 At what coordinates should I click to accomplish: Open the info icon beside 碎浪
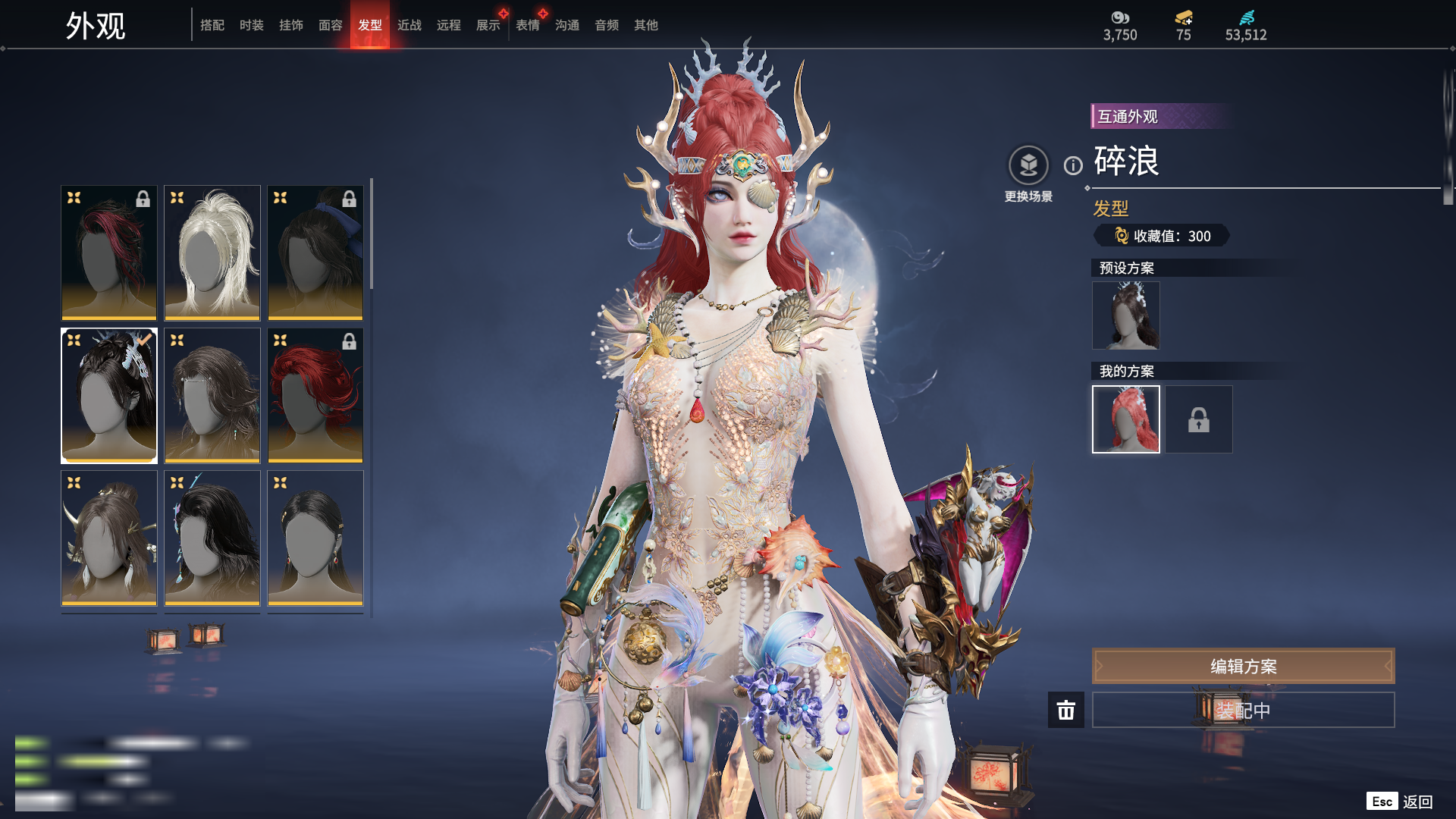(x=1073, y=165)
